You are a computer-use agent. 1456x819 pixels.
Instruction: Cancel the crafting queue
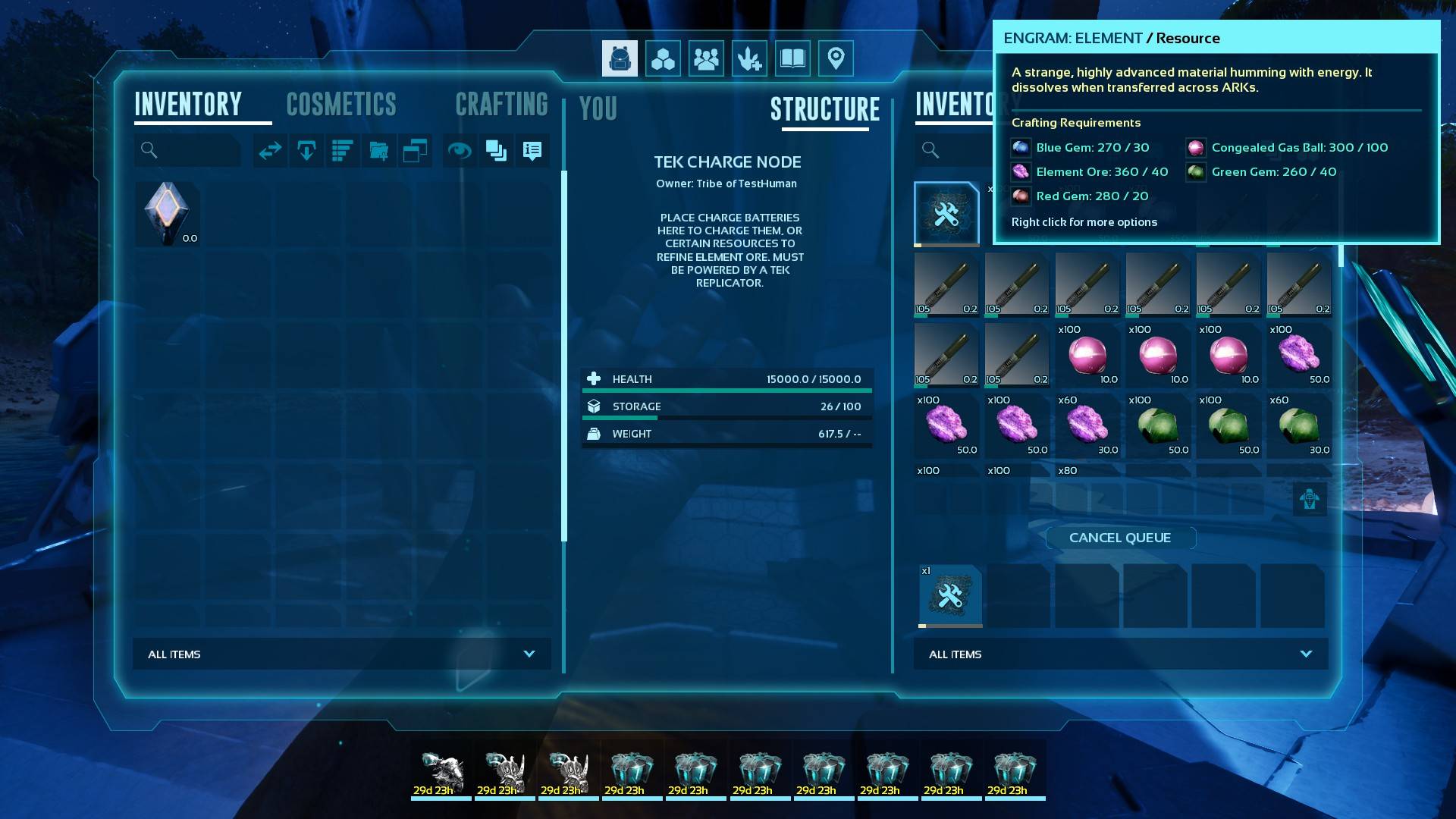point(1120,538)
